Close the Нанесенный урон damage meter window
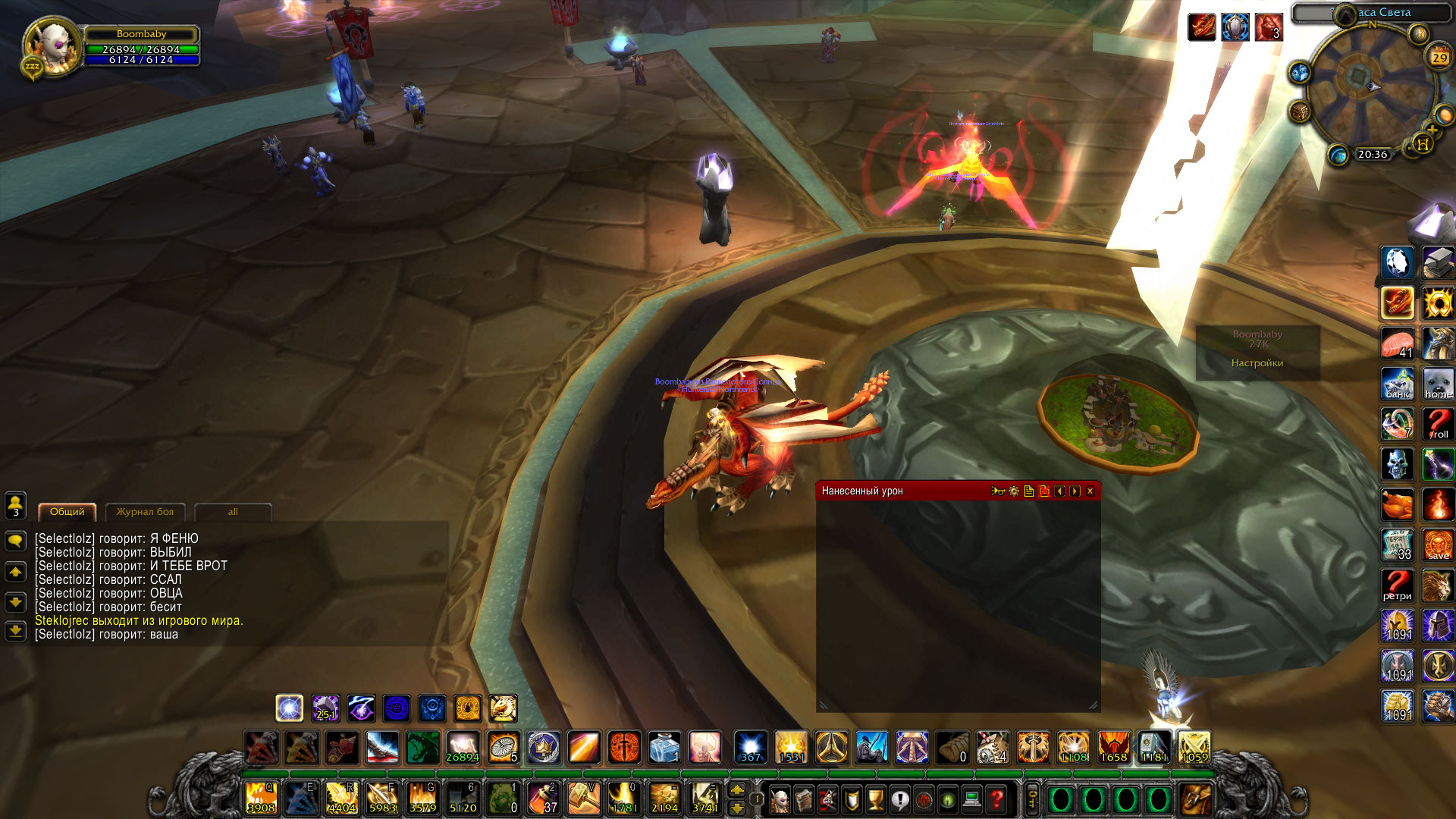 pyautogui.click(x=1090, y=491)
